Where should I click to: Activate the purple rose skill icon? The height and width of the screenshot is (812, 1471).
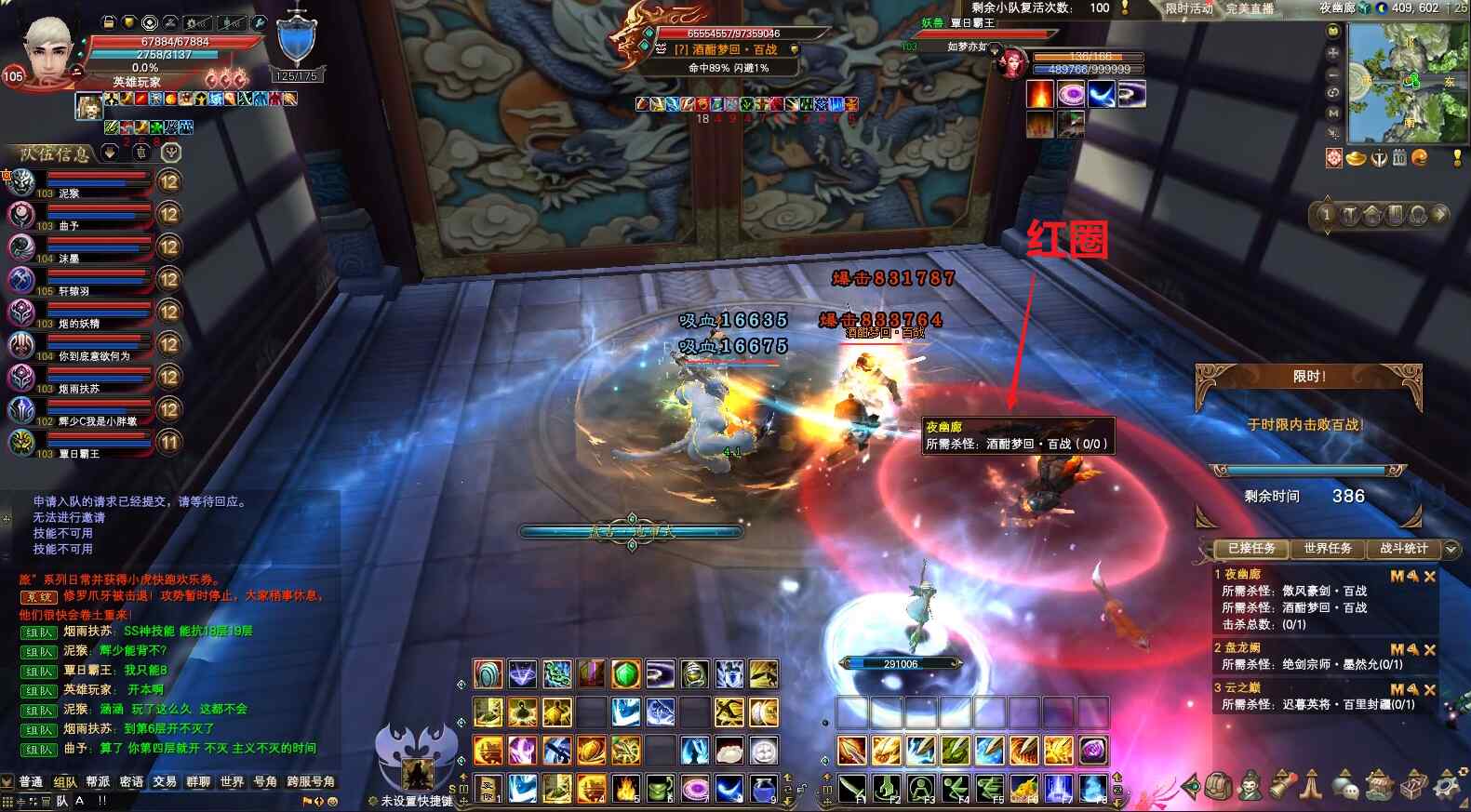1092,750
